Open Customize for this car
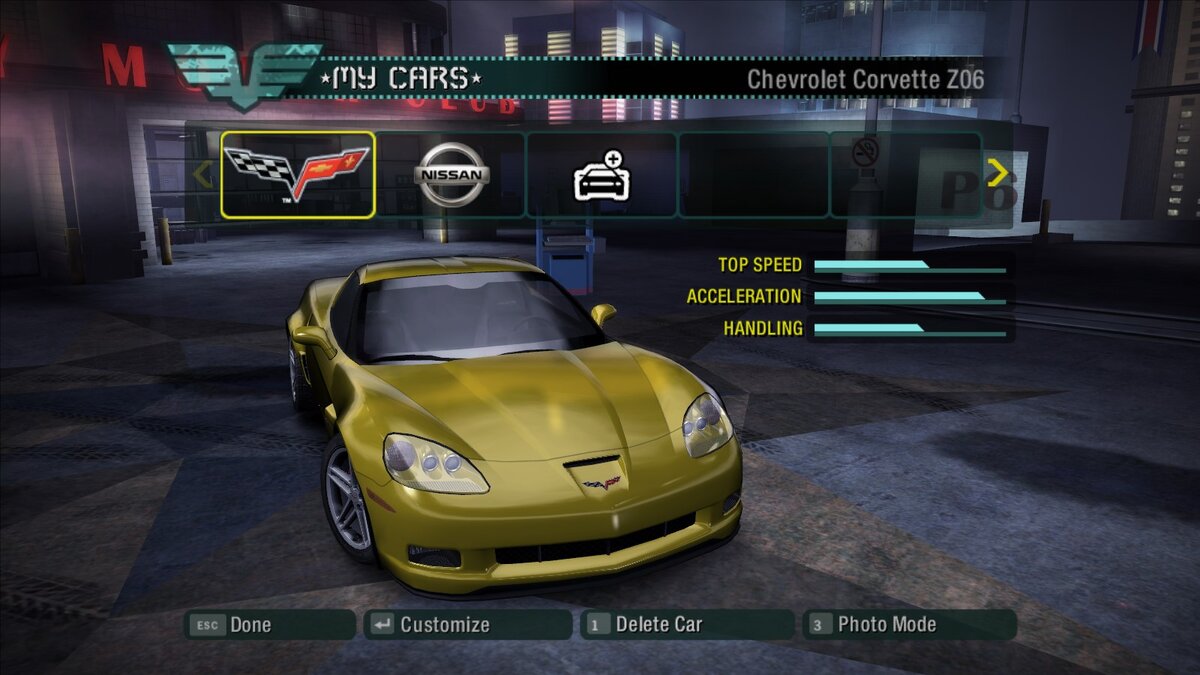1200x675 pixels. click(467, 625)
